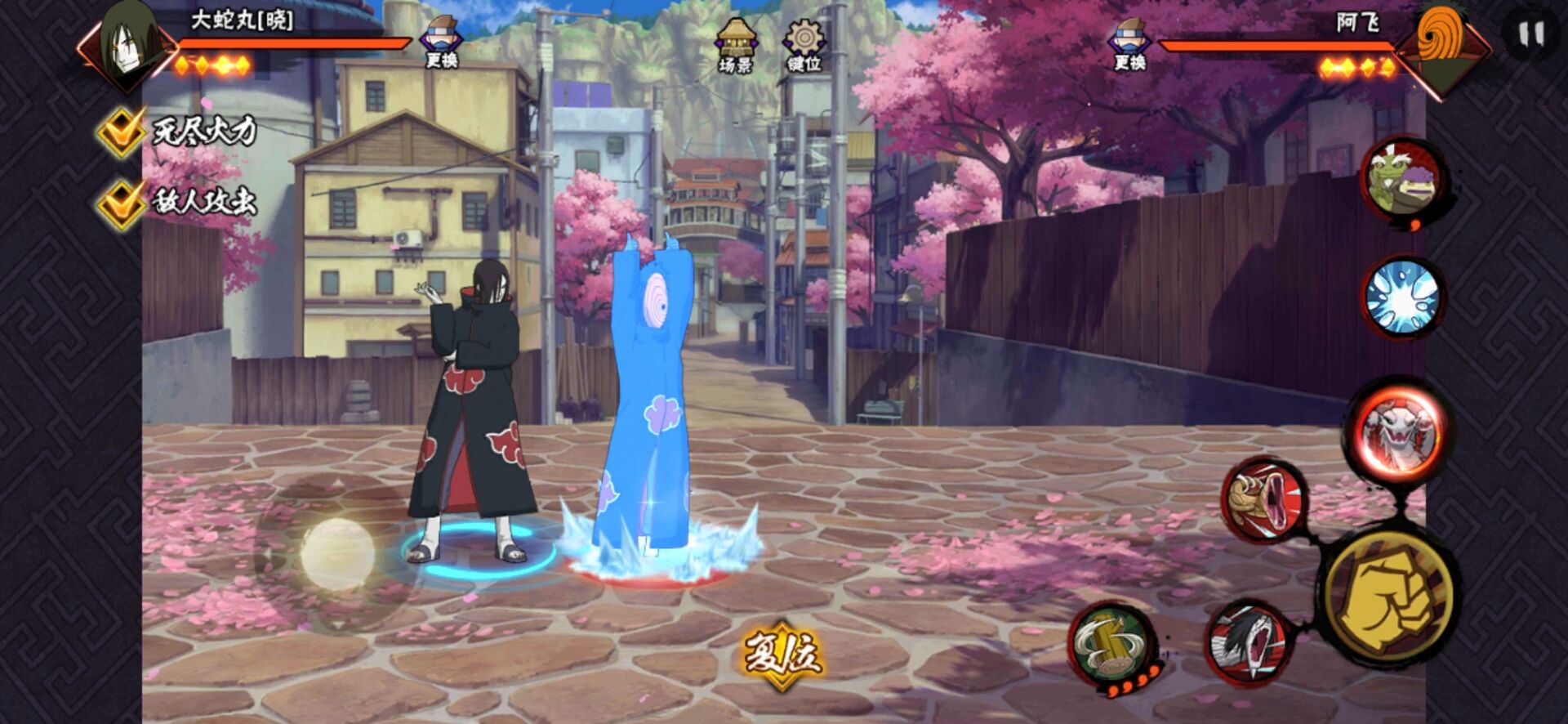Screen dimensions: 1568x724
Task: Use the dark-haired snake lunge skill icon
Action: click(1248, 641)
